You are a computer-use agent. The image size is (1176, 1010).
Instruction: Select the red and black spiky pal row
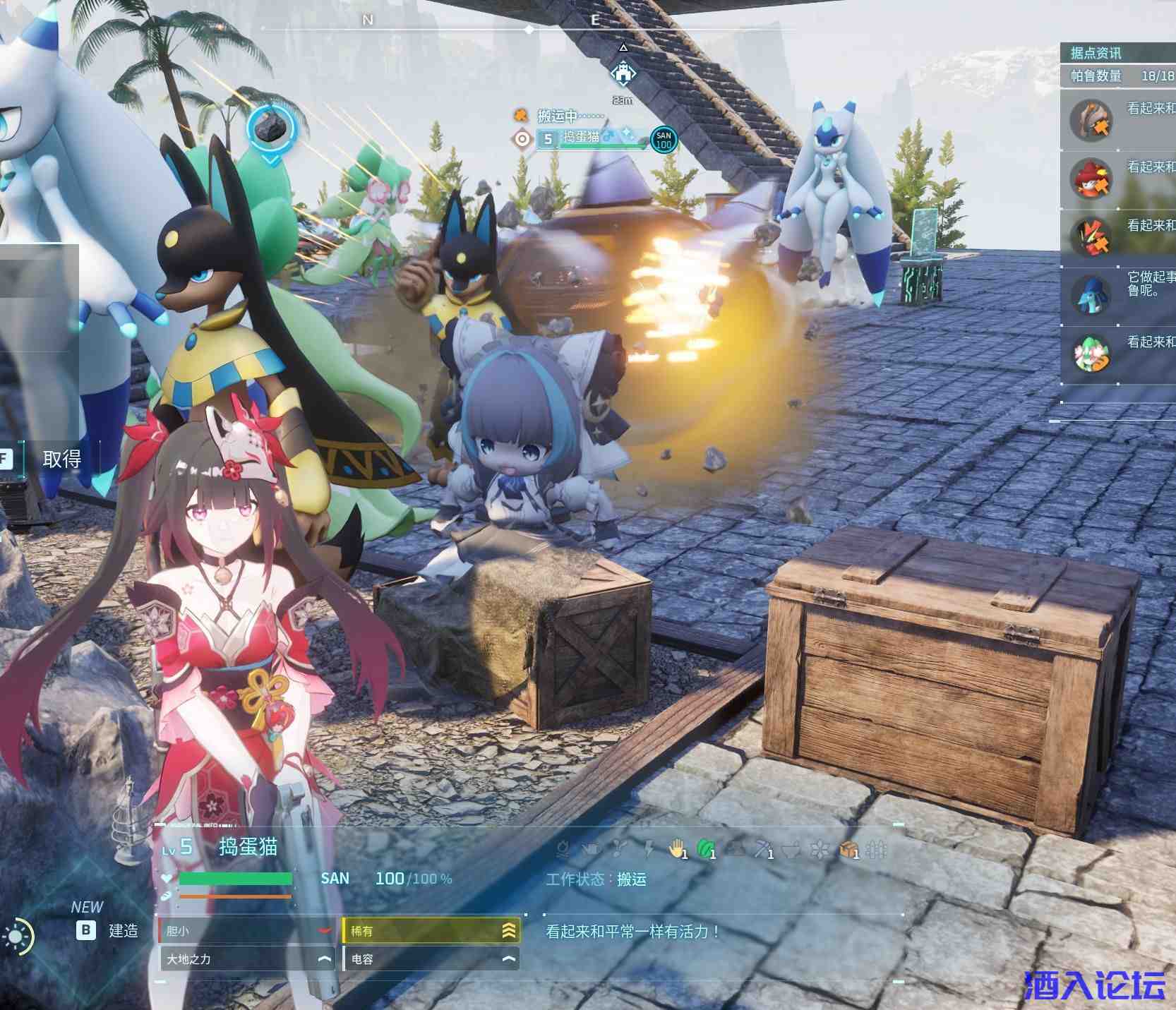pyautogui.click(x=1118, y=237)
